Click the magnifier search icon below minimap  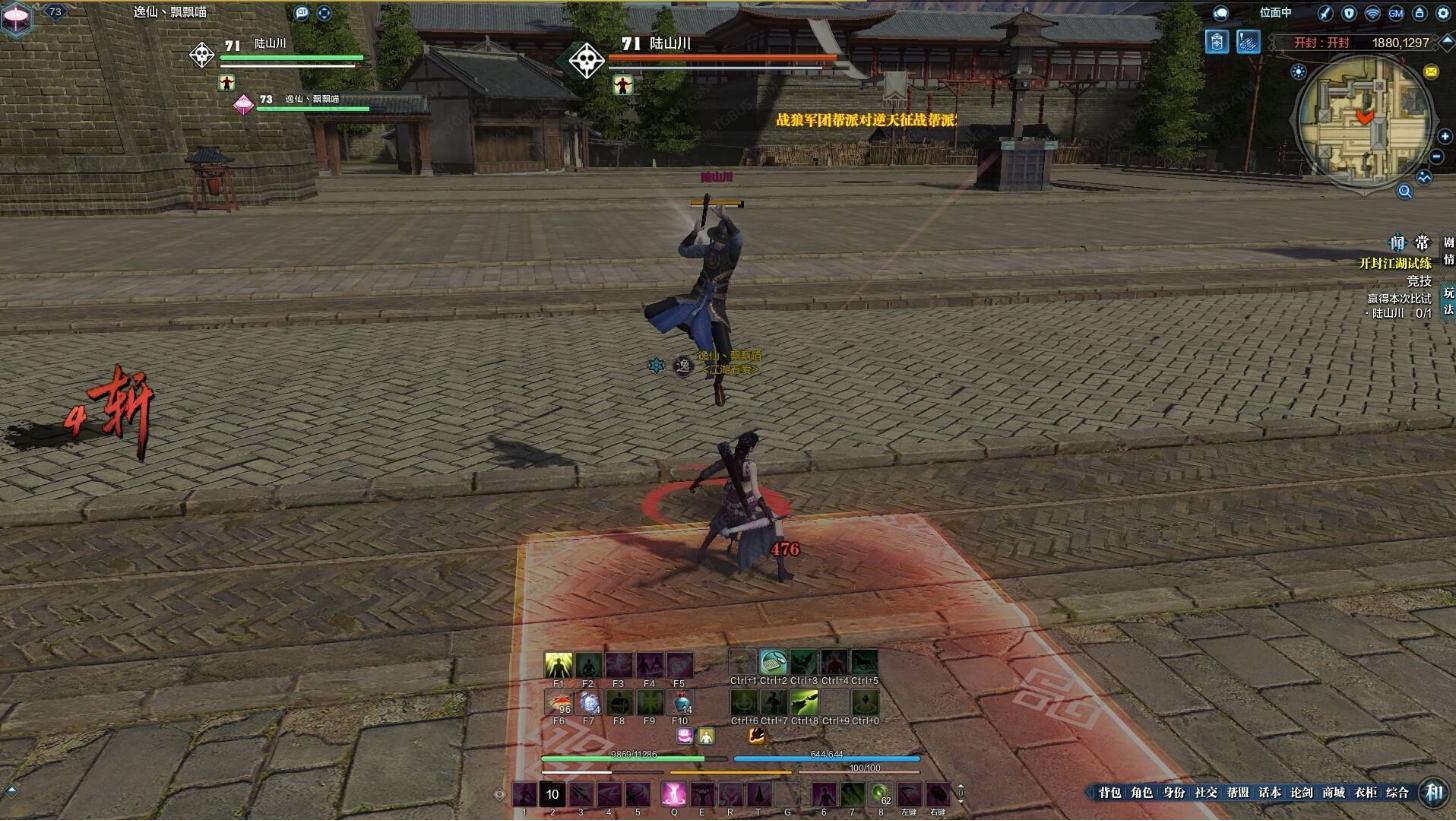coord(1404,191)
